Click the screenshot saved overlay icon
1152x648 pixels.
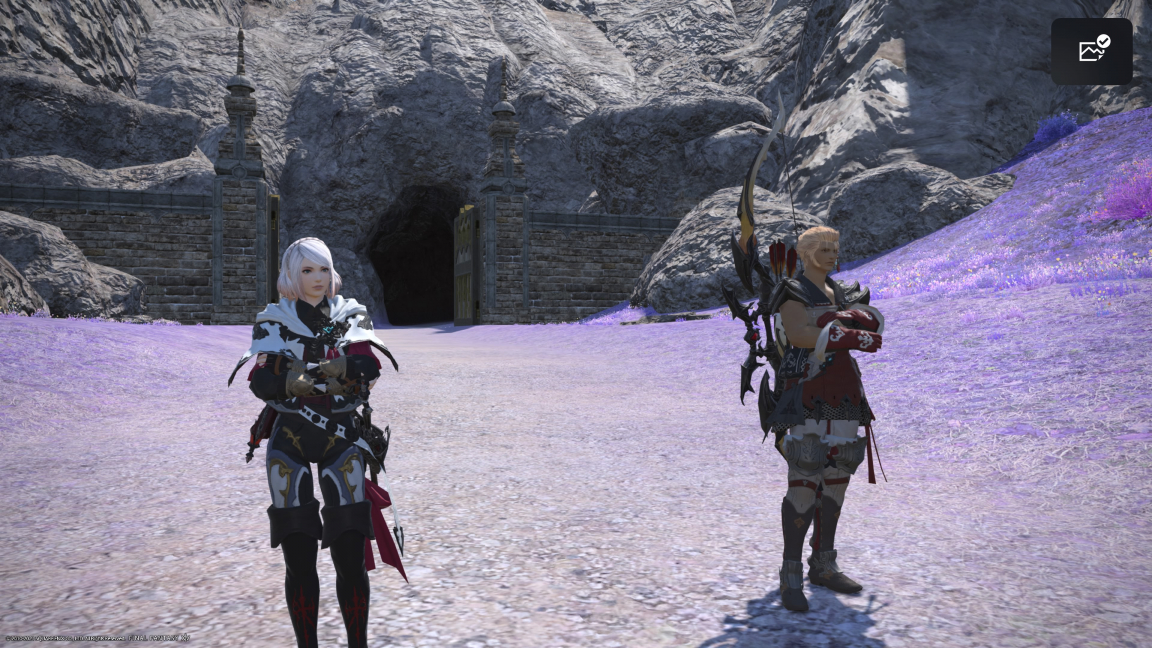click(1092, 50)
